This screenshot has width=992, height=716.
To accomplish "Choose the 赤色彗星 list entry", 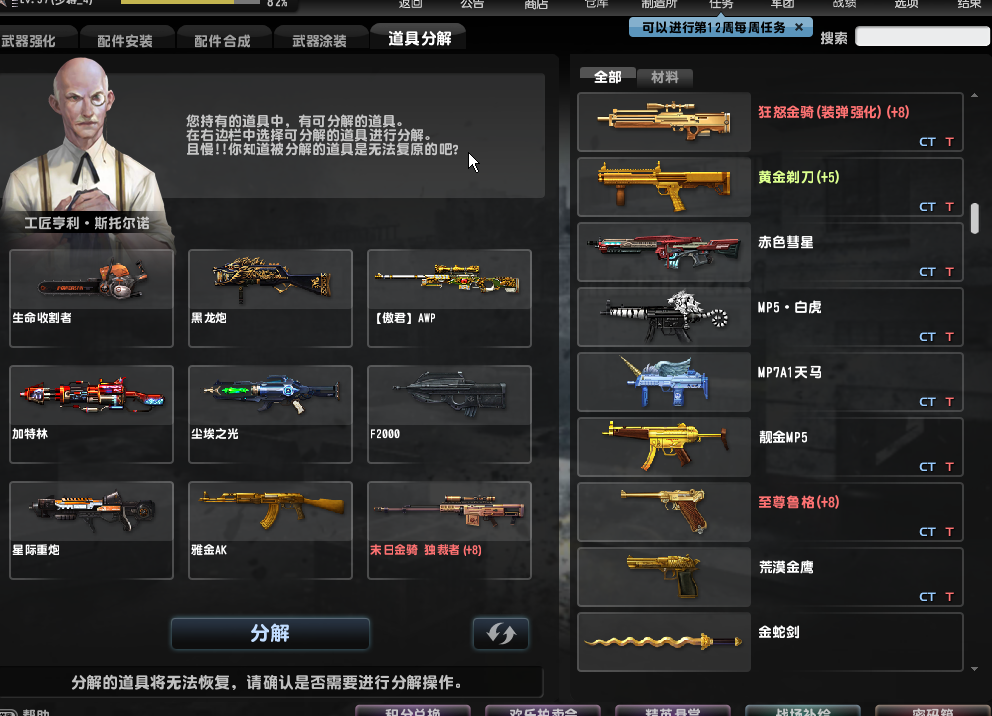I will [x=770, y=252].
